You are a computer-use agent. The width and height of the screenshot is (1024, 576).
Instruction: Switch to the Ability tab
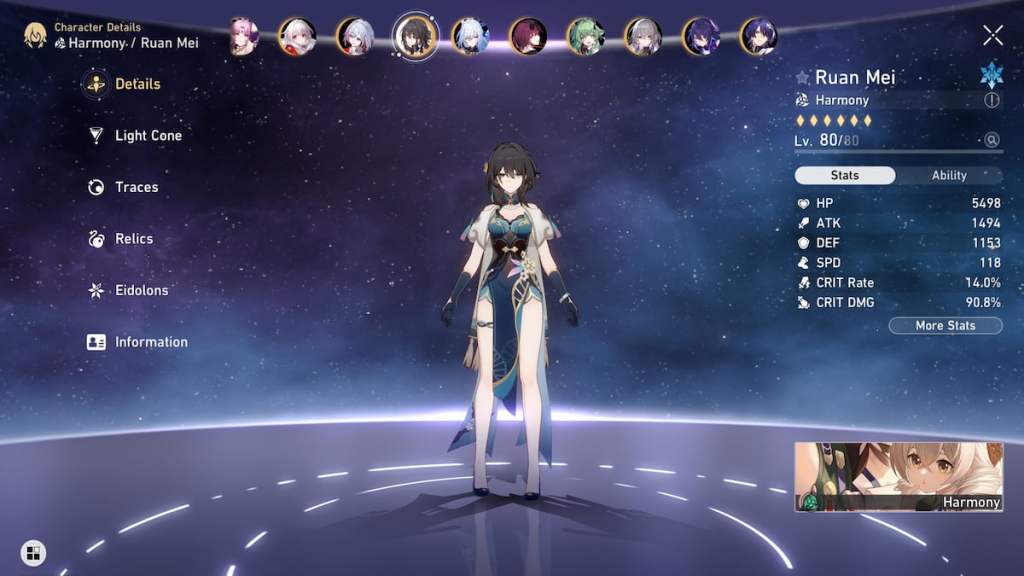click(949, 175)
